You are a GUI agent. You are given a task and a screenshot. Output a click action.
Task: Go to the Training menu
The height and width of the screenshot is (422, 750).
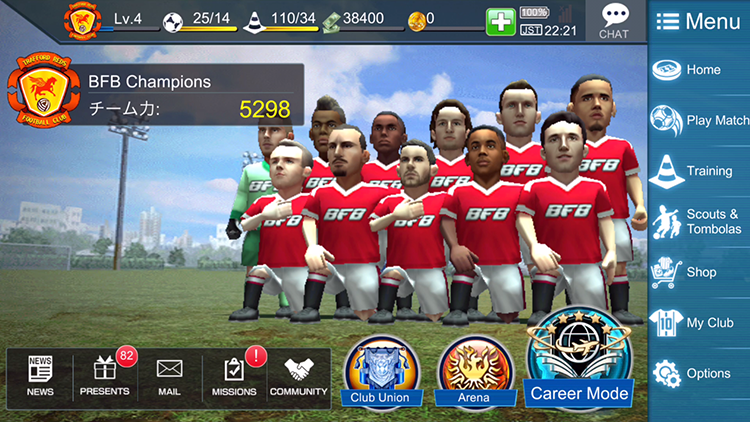point(699,171)
